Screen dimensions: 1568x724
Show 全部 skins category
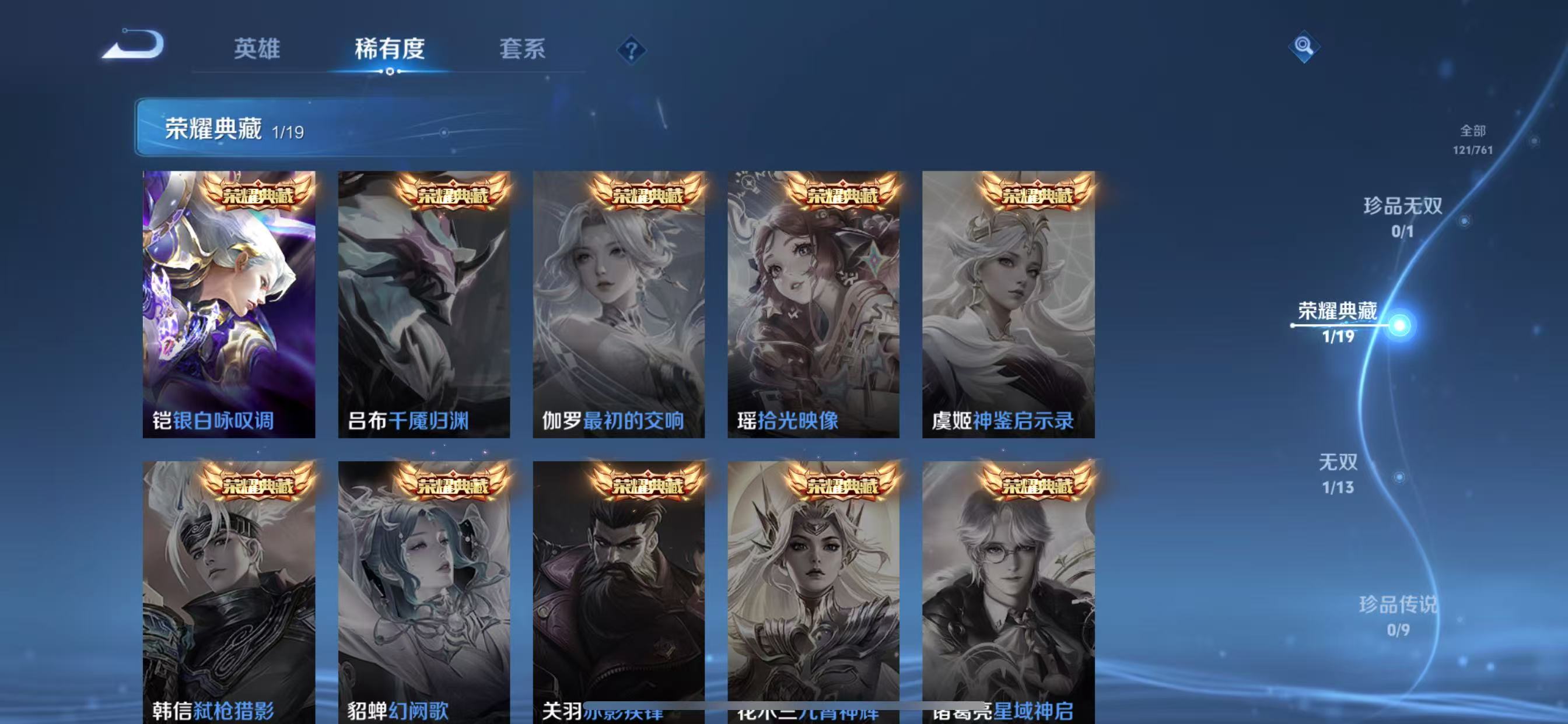[1472, 139]
